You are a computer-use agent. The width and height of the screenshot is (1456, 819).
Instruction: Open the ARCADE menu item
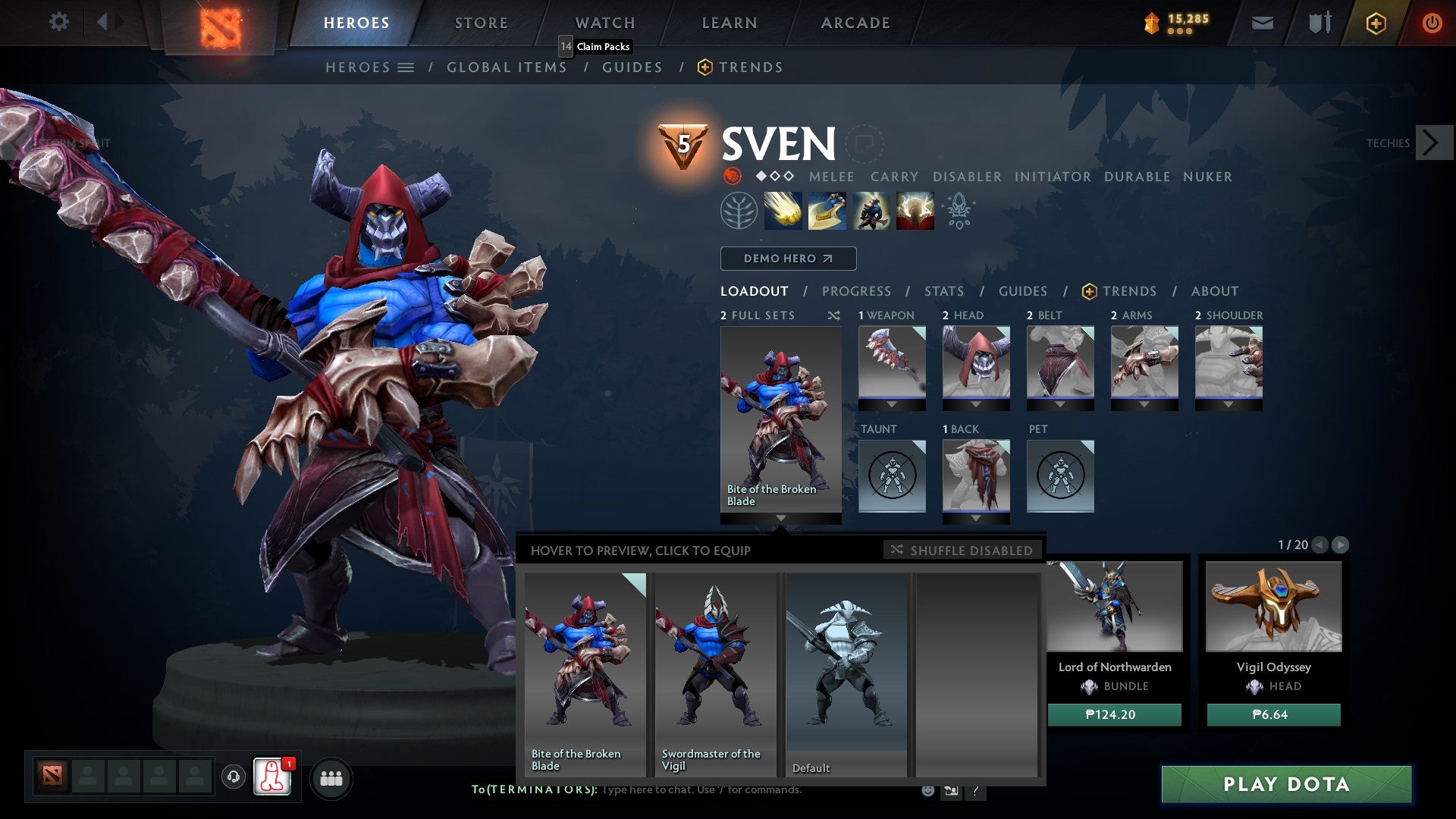855,22
